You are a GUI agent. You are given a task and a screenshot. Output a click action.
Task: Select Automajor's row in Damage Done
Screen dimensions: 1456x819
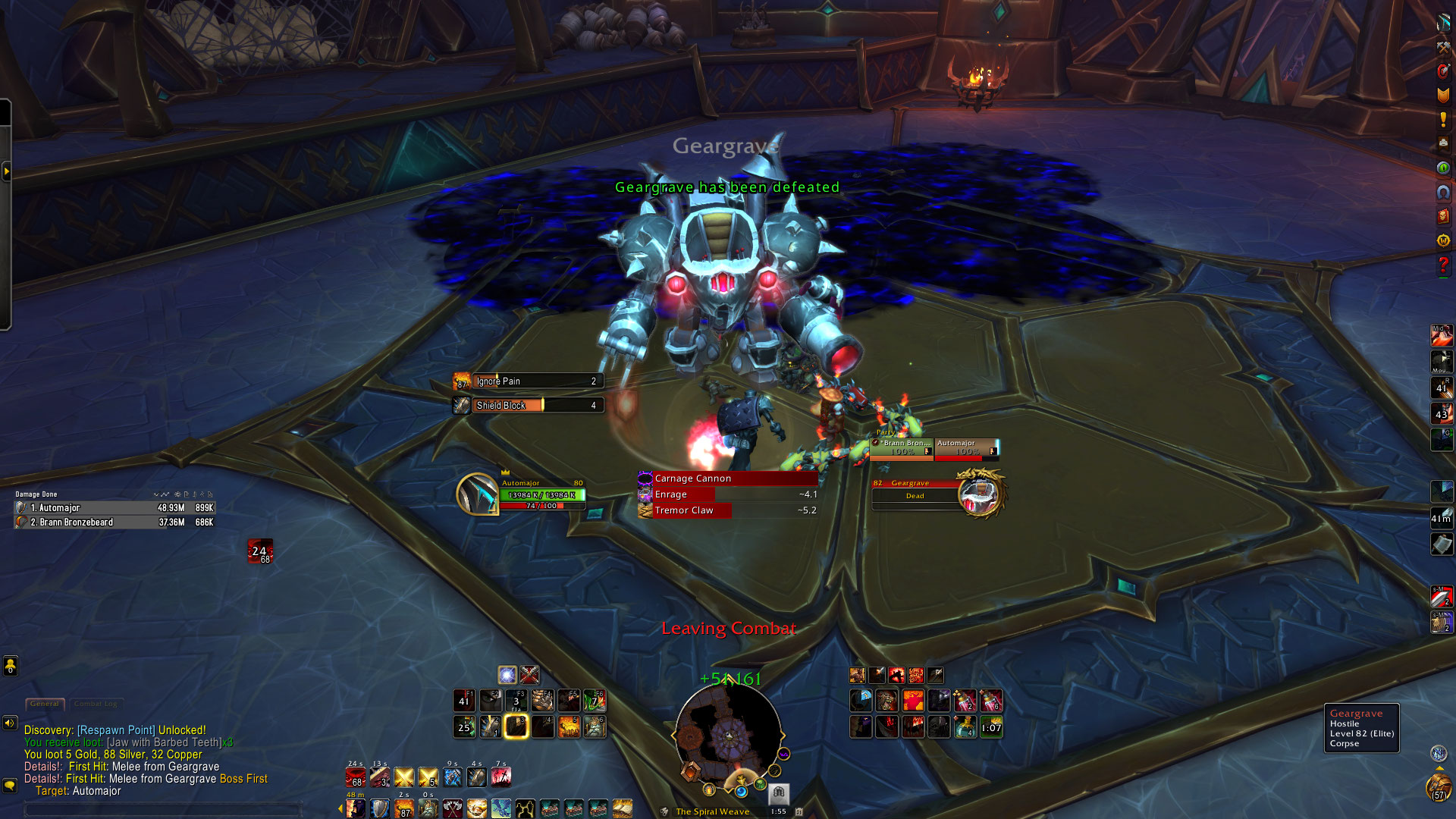point(114,508)
